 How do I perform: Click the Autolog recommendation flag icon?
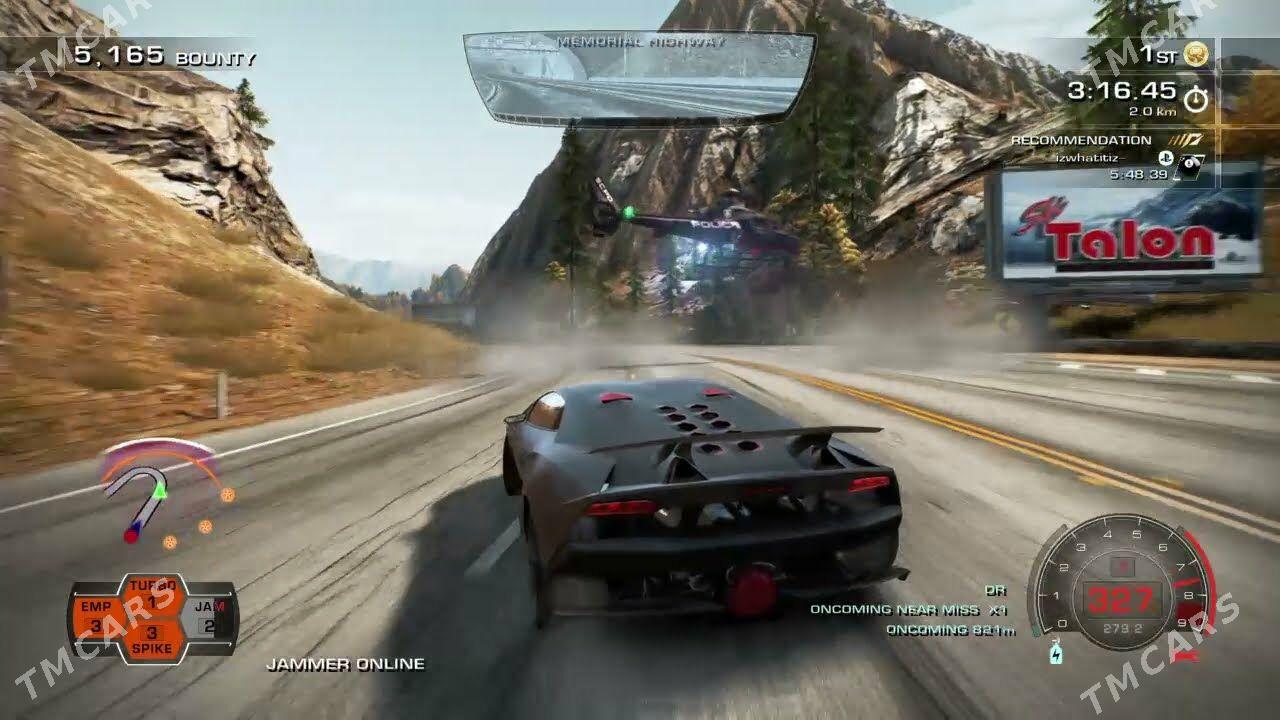coord(1184,139)
